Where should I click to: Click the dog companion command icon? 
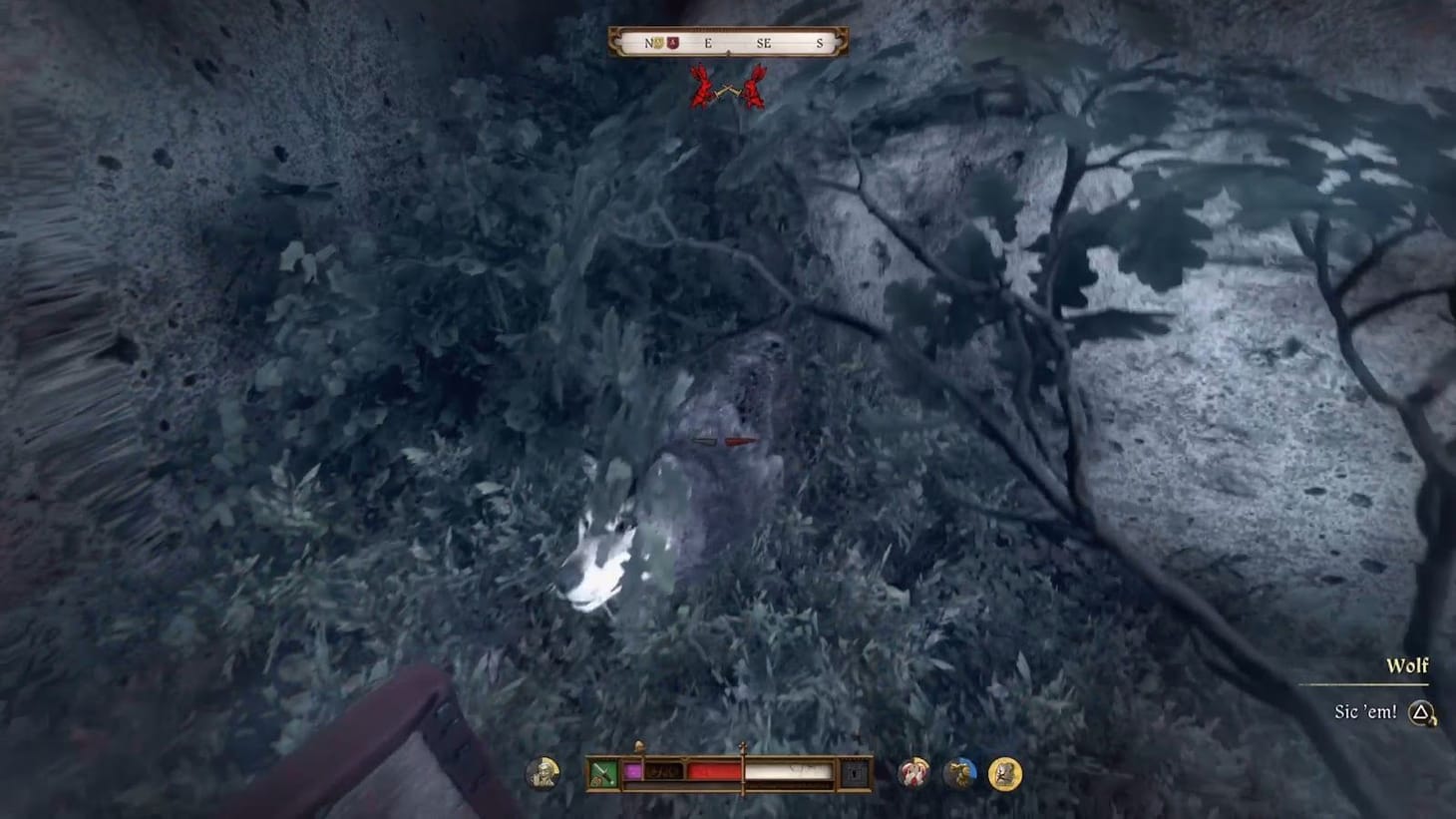pos(914,771)
